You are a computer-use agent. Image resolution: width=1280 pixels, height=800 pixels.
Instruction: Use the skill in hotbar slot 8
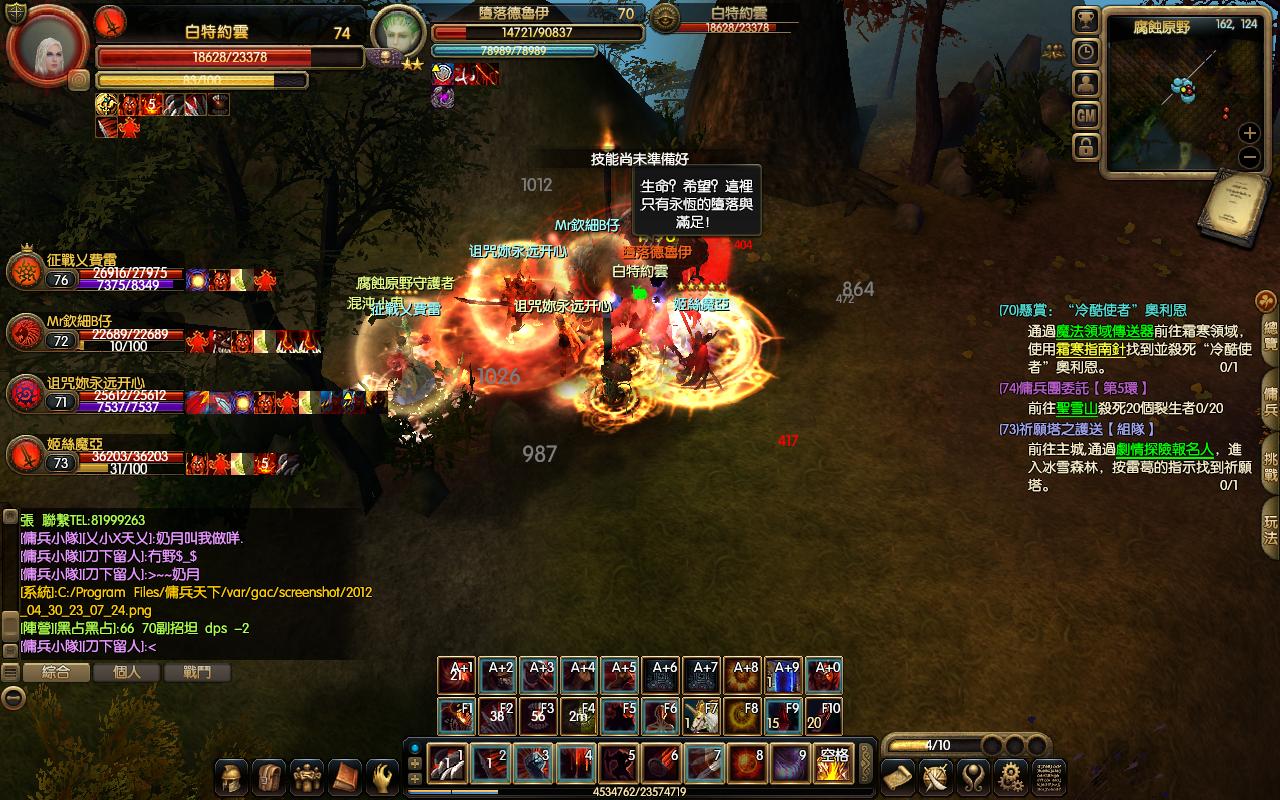pyautogui.click(x=747, y=764)
